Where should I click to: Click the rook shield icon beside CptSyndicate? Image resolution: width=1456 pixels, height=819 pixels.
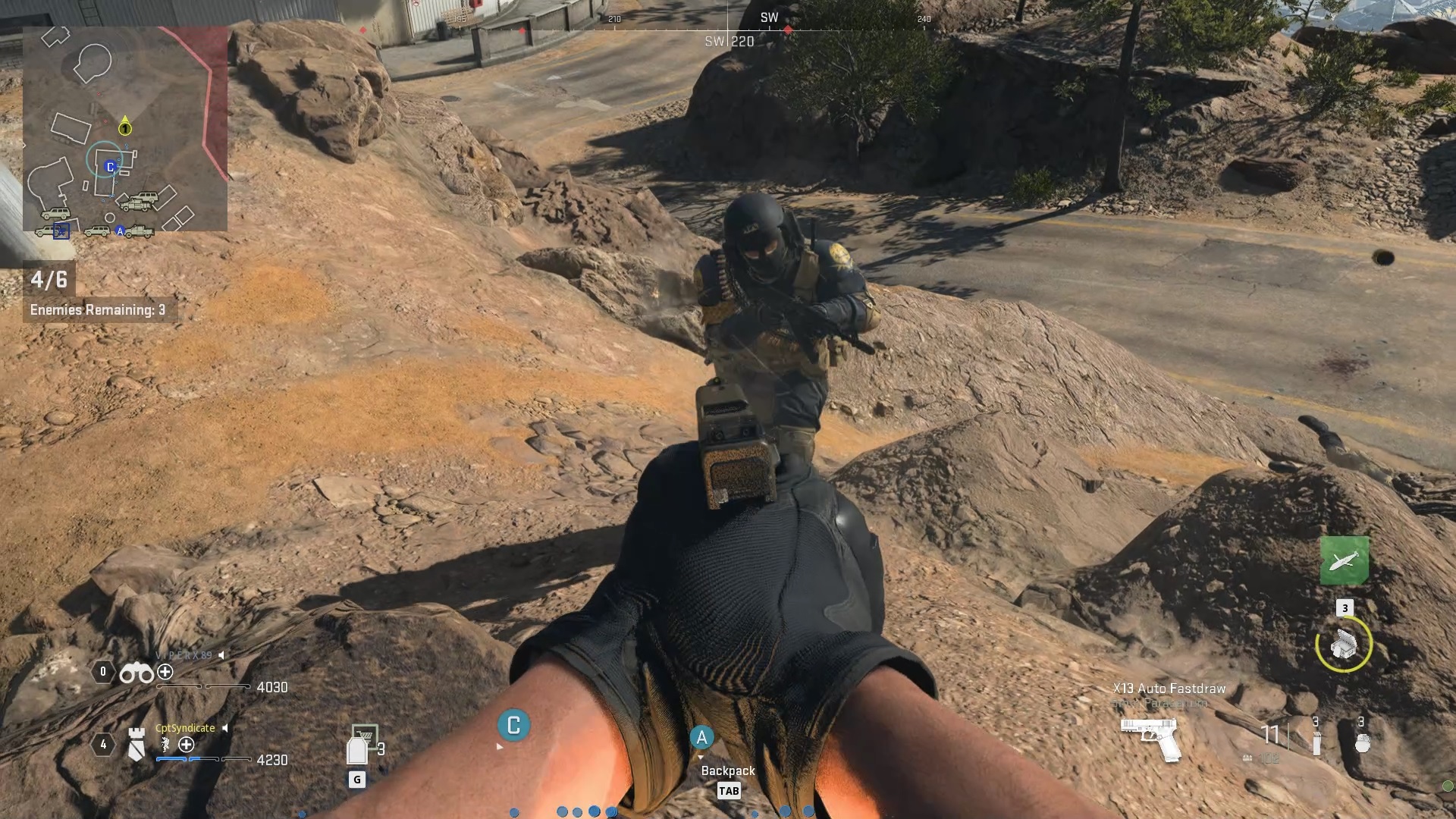point(136,744)
